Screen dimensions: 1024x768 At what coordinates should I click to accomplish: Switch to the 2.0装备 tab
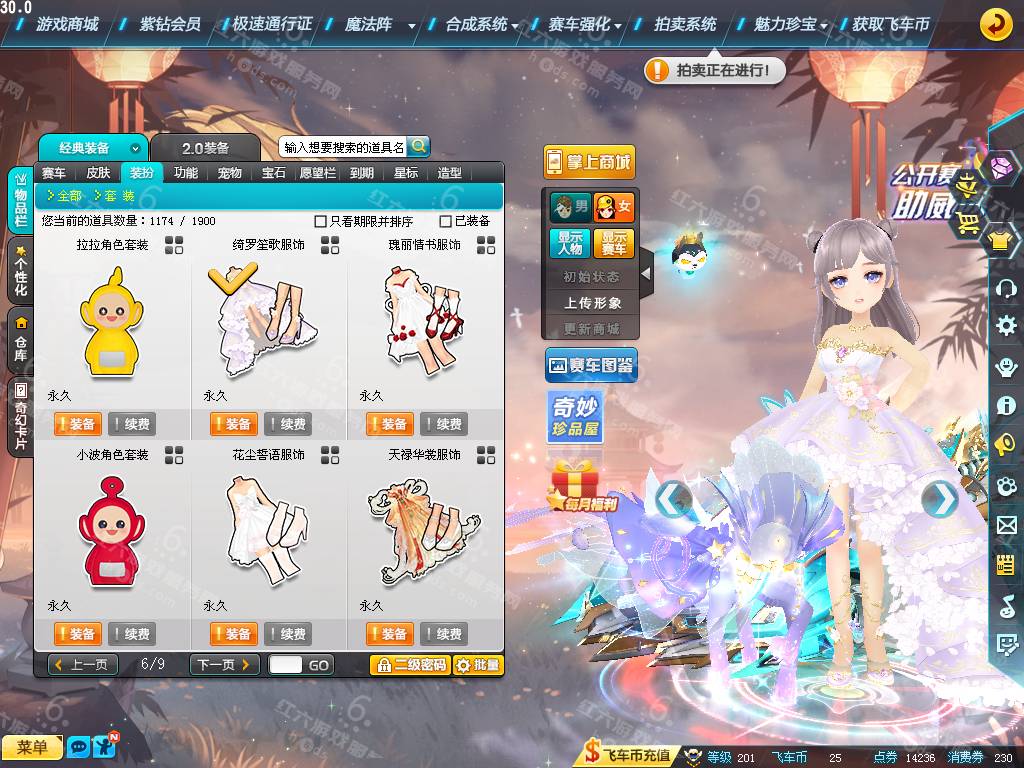pos(205,148)
